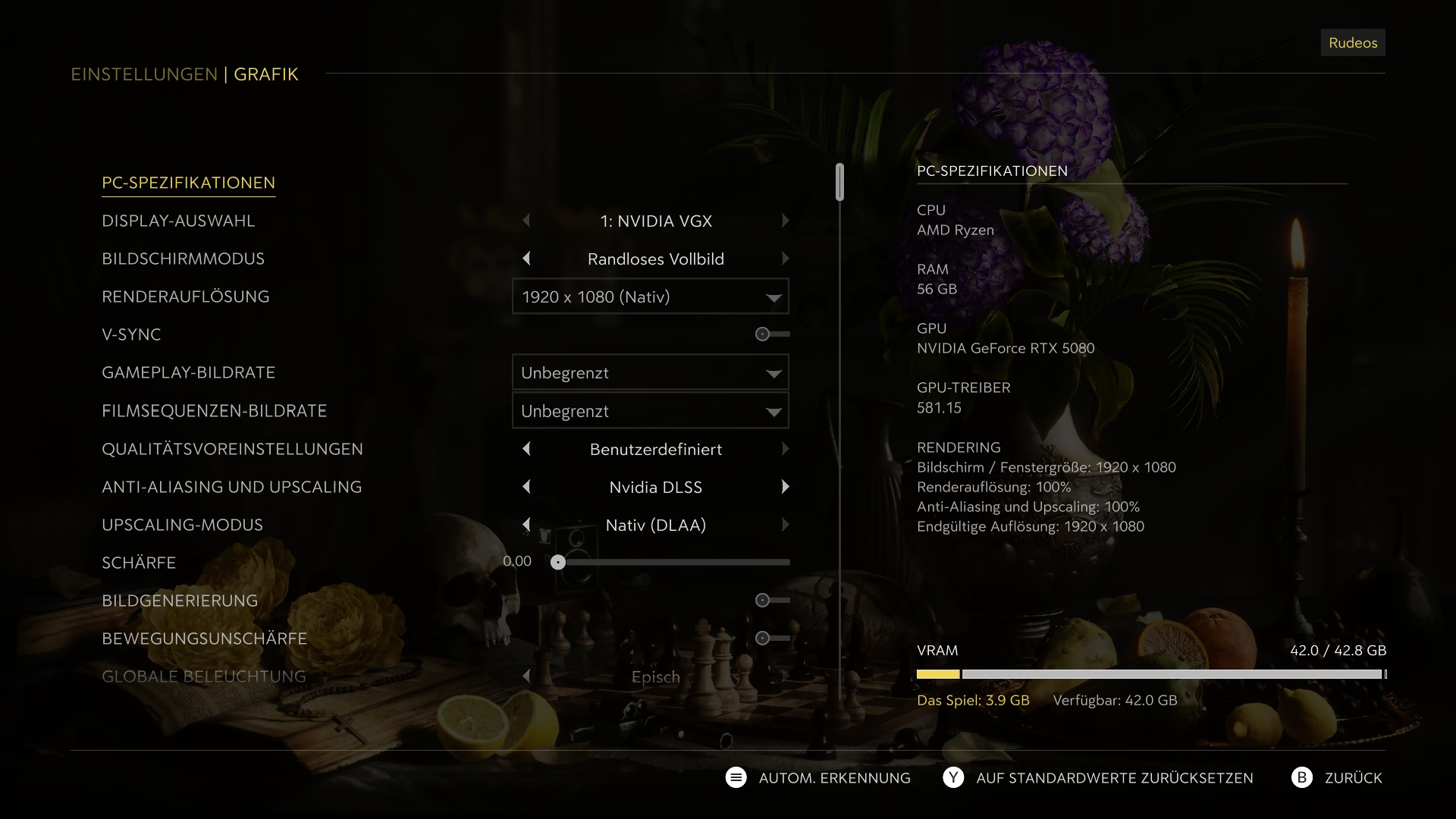
Task: Click the Y button icon for Standardwerte
Action: click(x=953, y=777)
